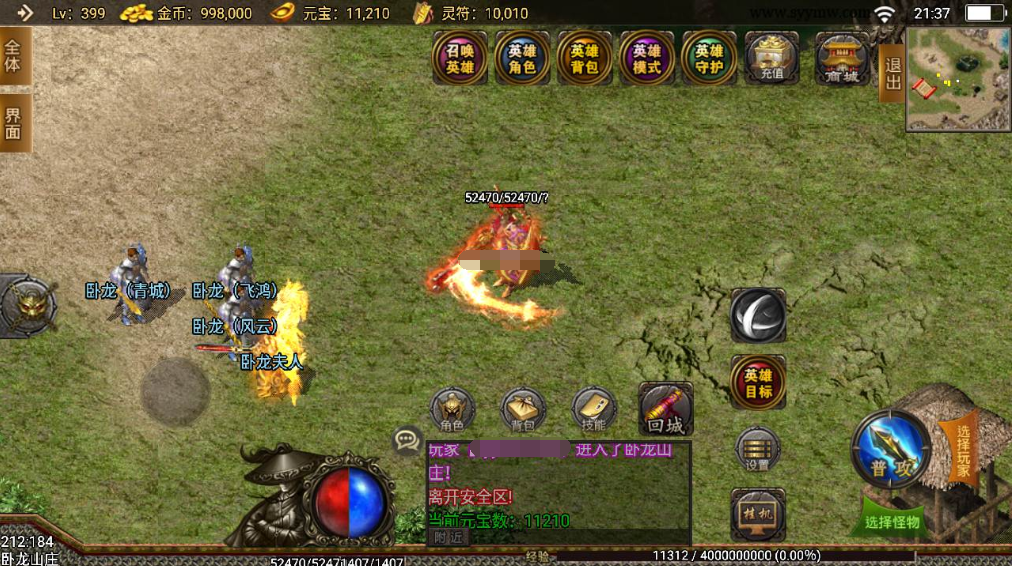Viewport: 1012px width, 566px height.
Task: Click the 退出 exit button
Action: (x=892, y=73)
